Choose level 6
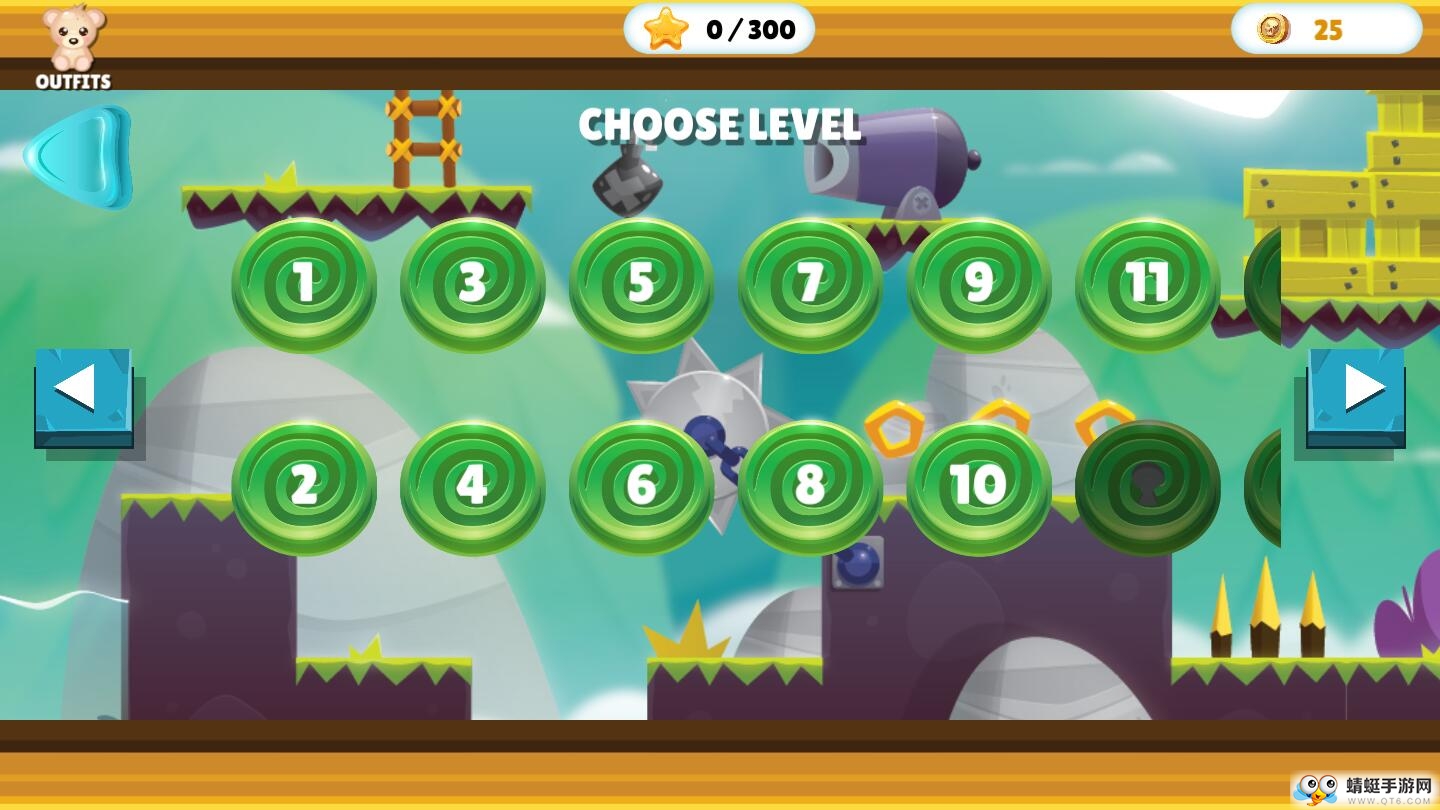Screen dimensions: 1440x810 [x=641, y=487]
